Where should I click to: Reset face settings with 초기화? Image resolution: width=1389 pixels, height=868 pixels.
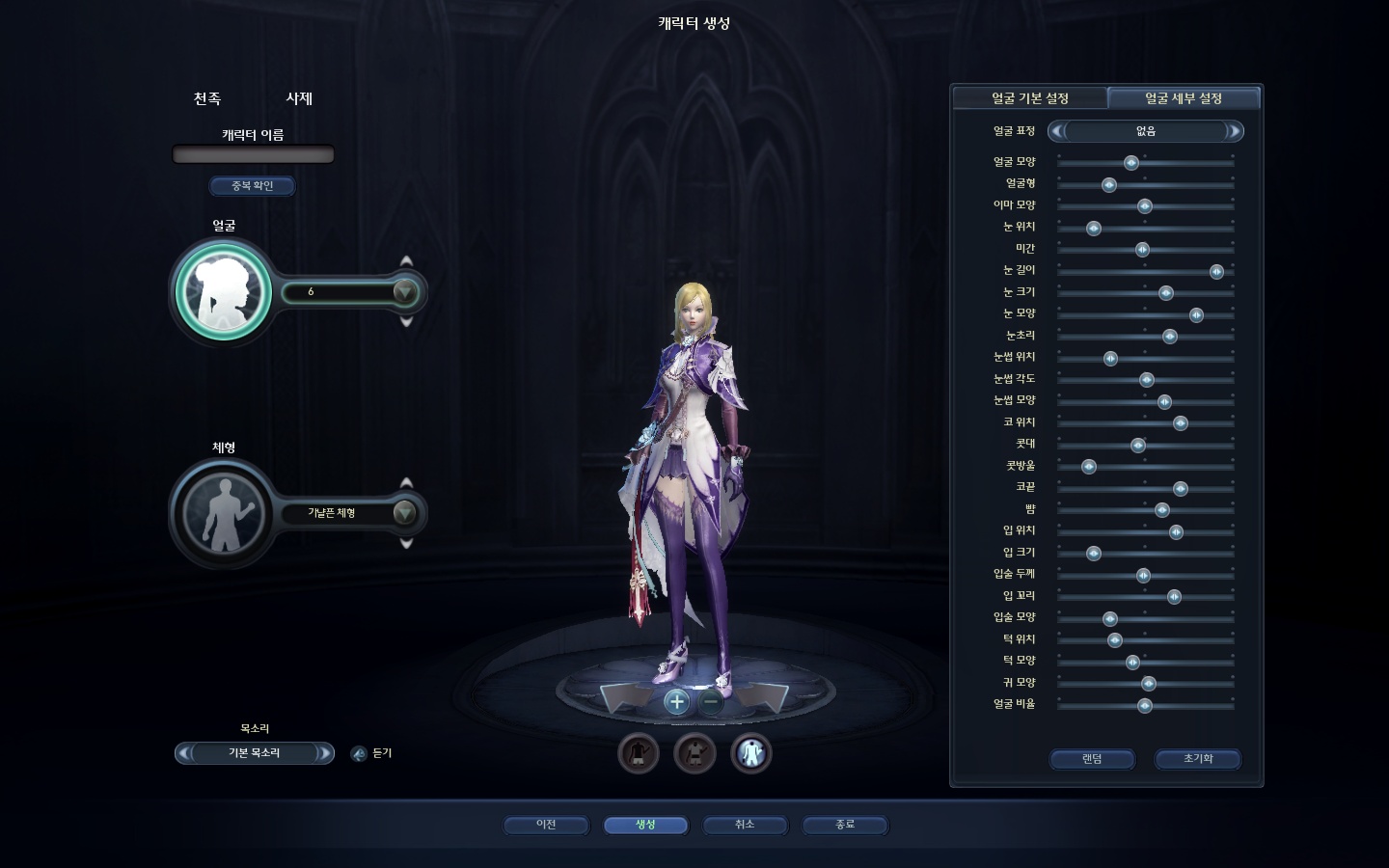point(1198,759)
